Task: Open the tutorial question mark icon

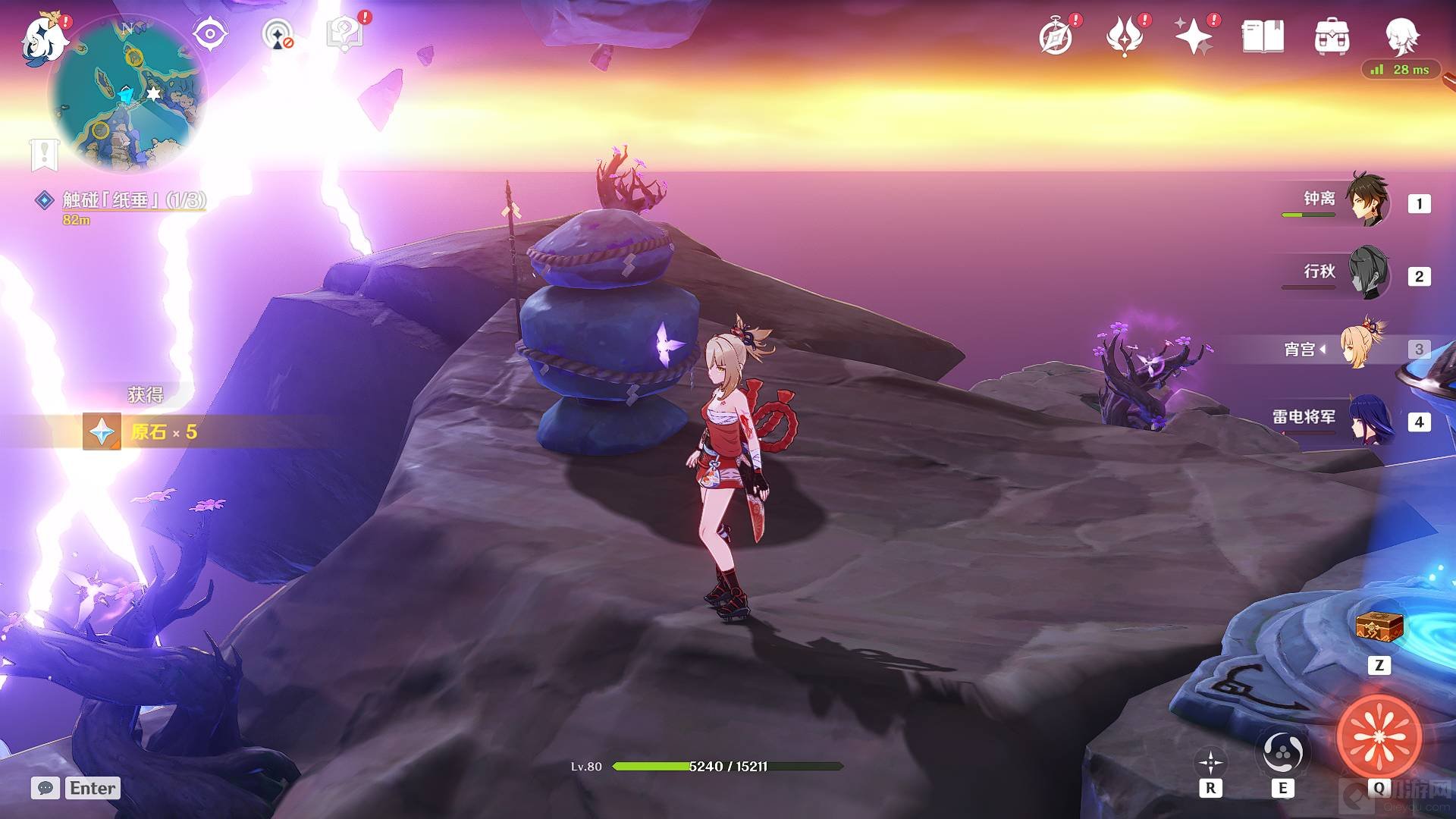Action: [x=344, y=34]
